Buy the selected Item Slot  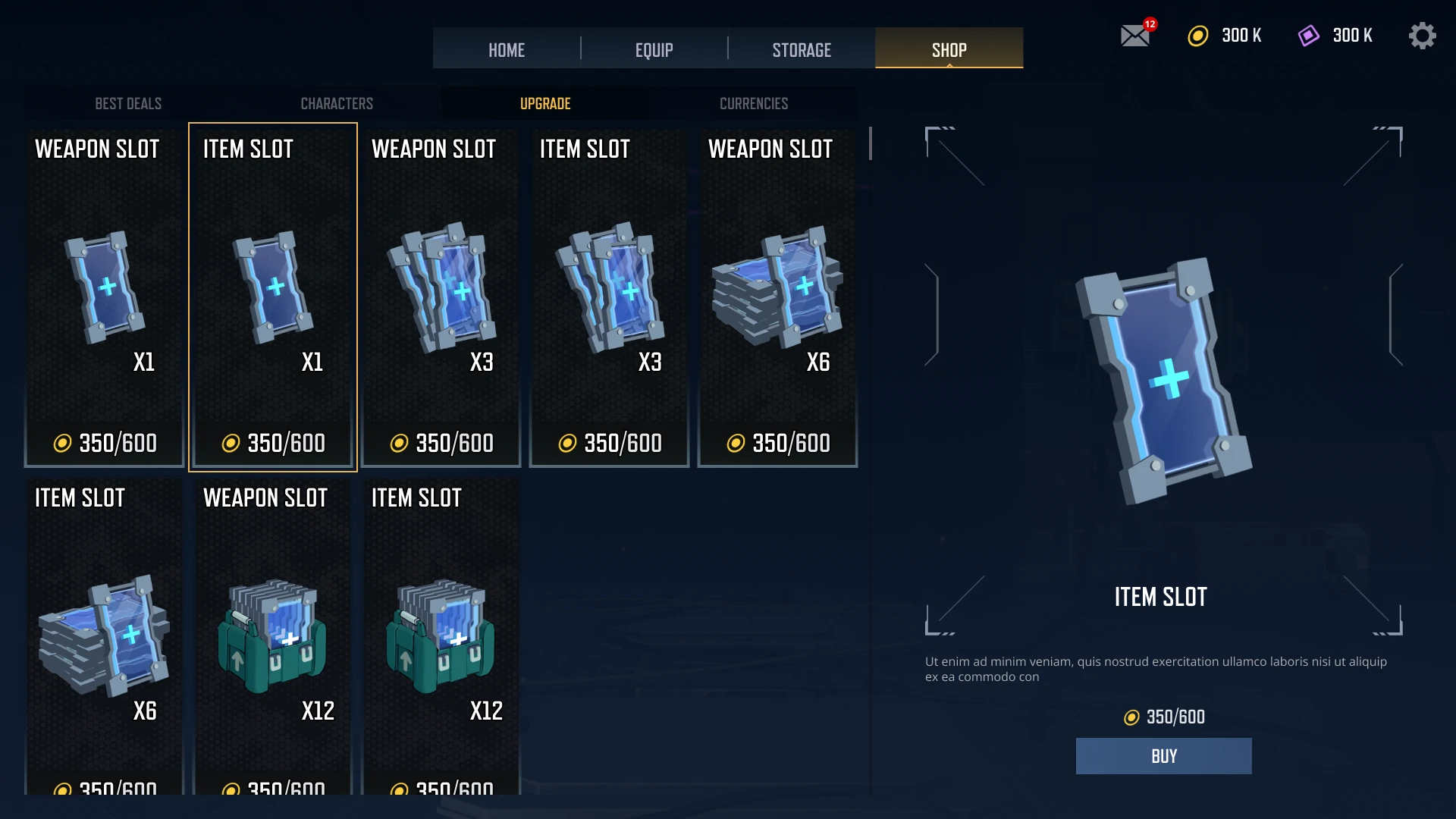[x=1163, y=756]
